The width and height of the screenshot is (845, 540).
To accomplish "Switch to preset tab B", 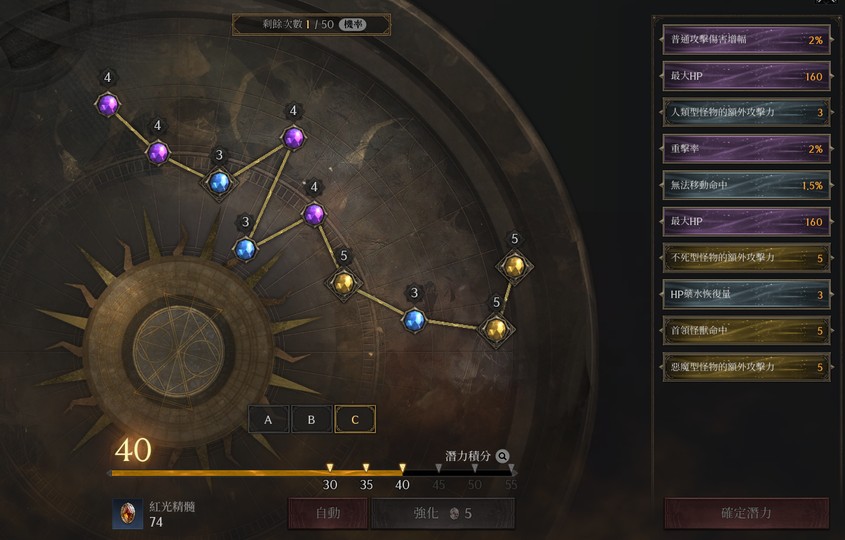I will [311, 419].
